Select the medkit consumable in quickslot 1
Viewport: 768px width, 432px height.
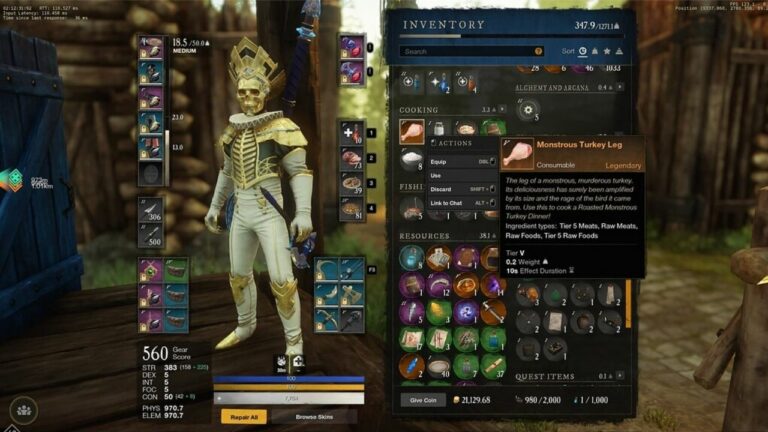click(351, 132)
